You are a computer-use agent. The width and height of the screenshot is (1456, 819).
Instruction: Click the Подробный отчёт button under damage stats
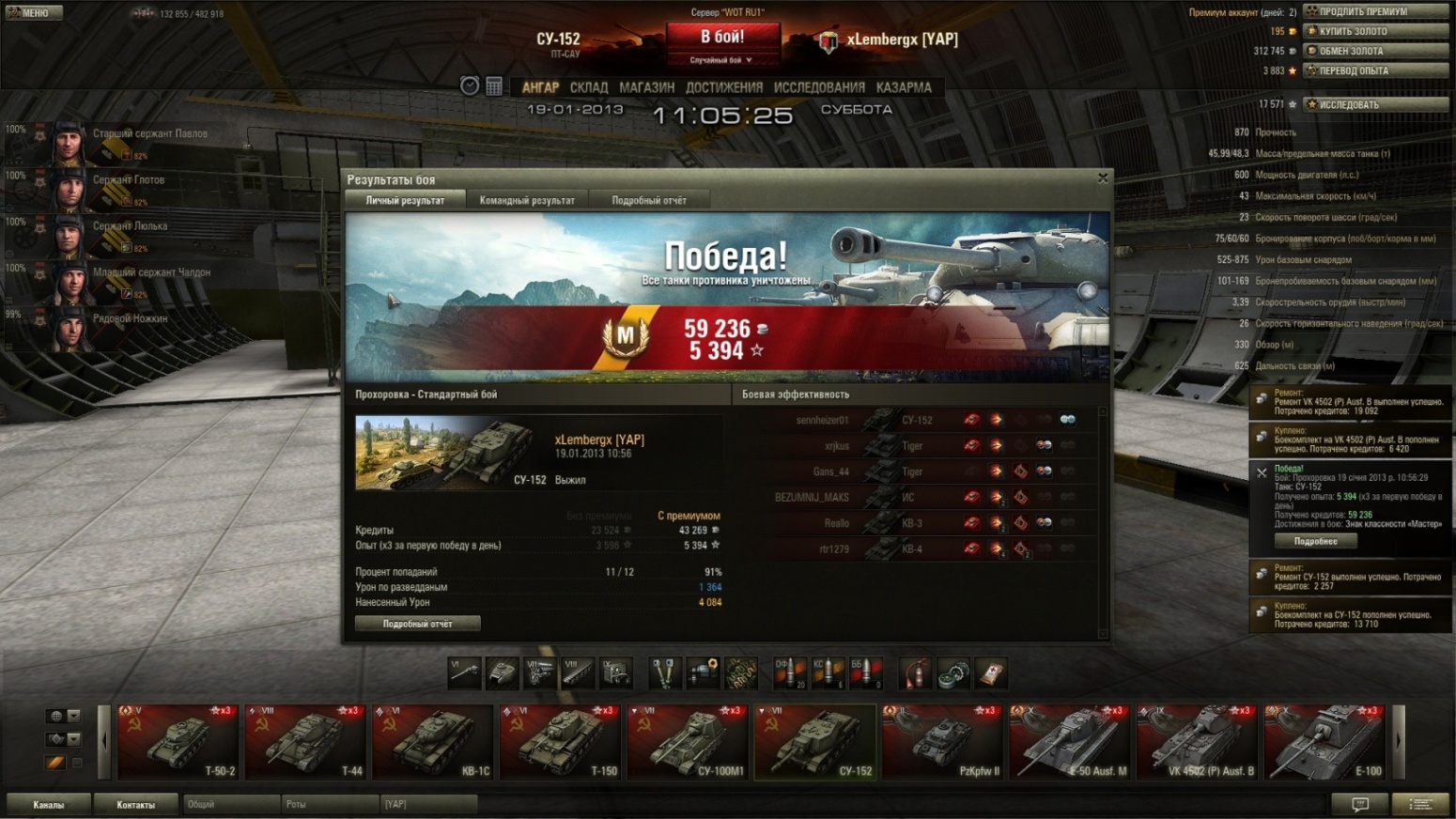click(x=418, y=624)
